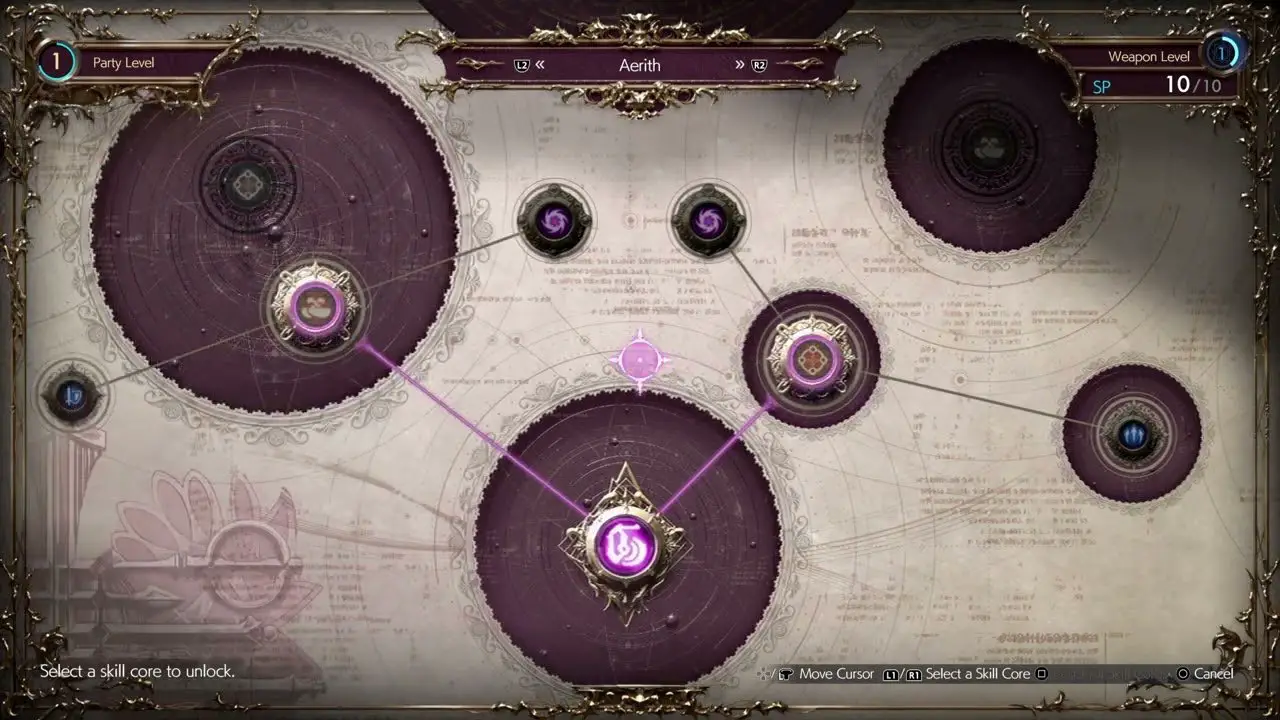Inspect the dimmed locked core with the diamond outline
The height and width of the screenshot is (720, 1280).
coord(246,184)
